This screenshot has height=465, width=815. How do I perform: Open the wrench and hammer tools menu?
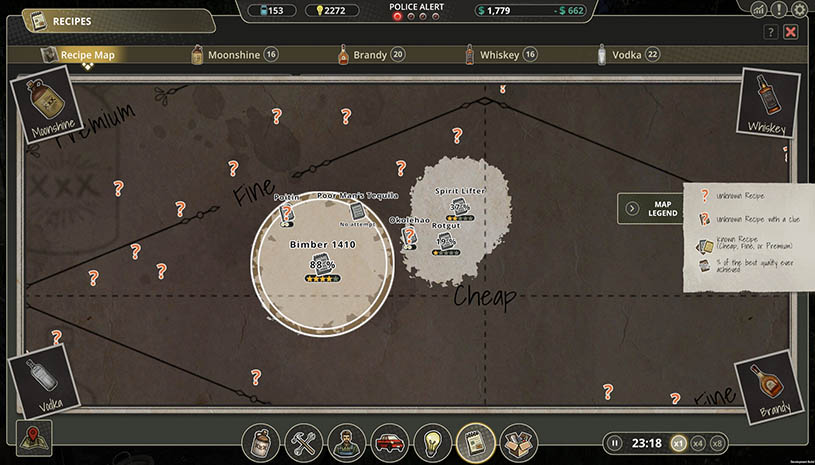(303, 441)
